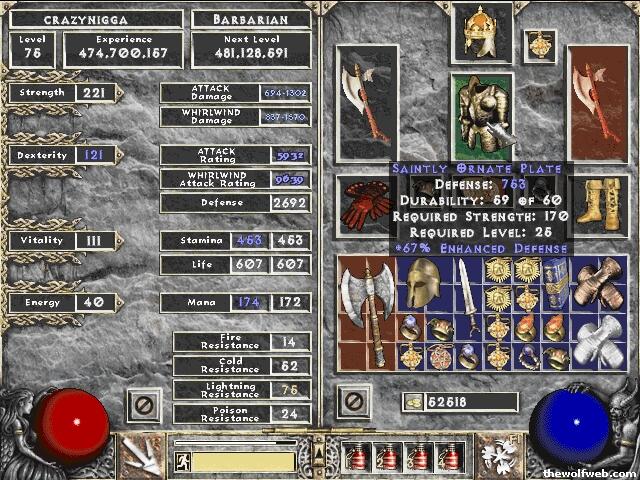This screenshot has width=640, height=480.
Task: Select the equipped ornate plate armor
Action: tap(481, 114)
